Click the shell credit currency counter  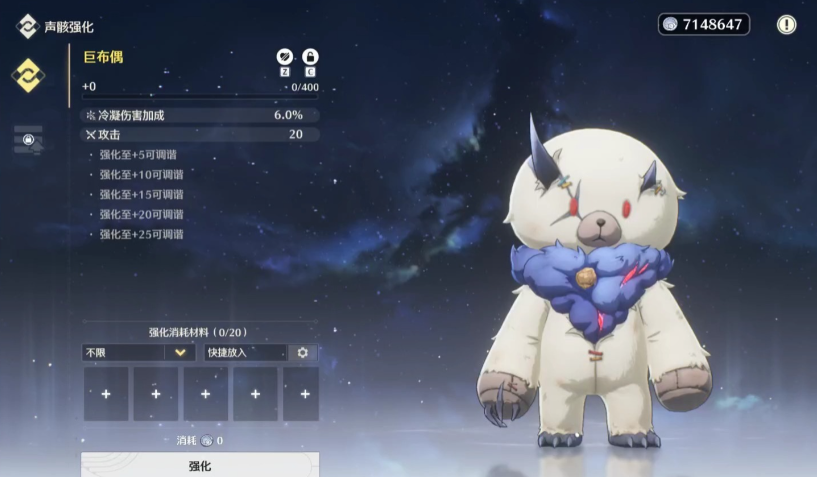pyautogui.click(x=704, y=24)
